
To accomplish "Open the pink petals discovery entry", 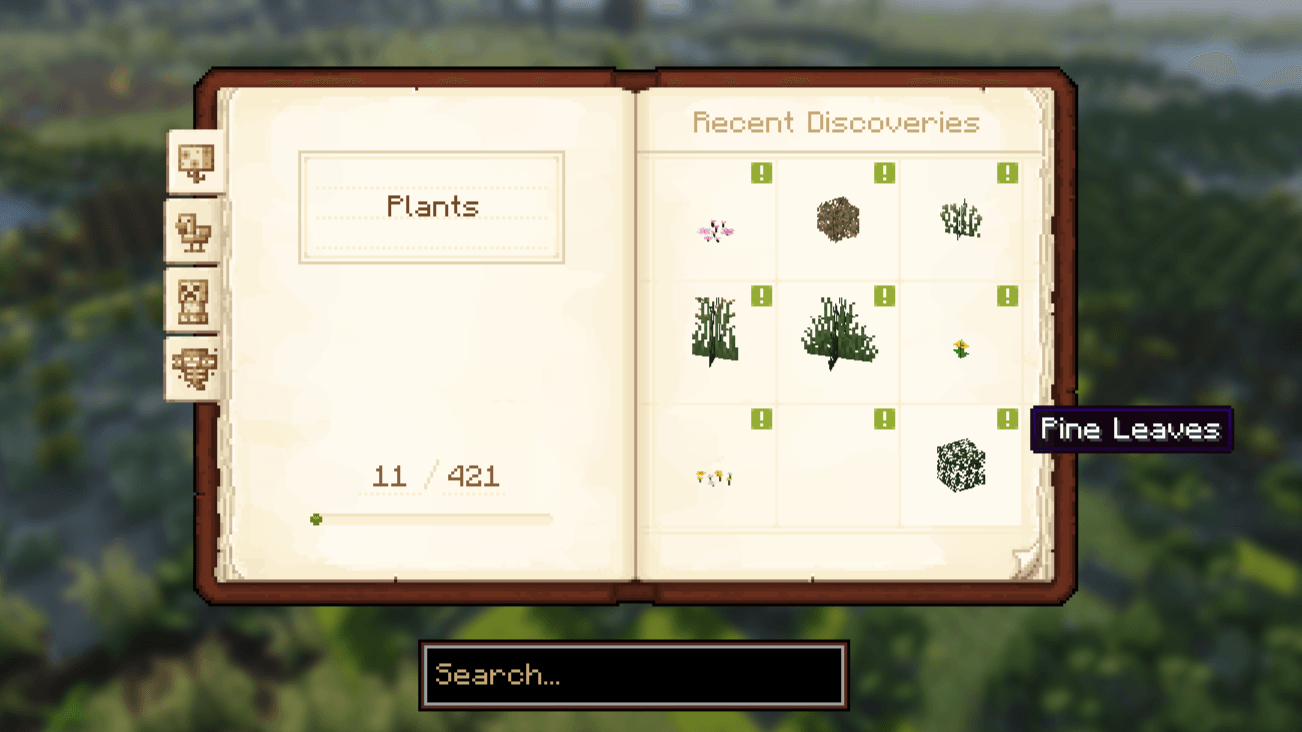I will pos(715,231).
